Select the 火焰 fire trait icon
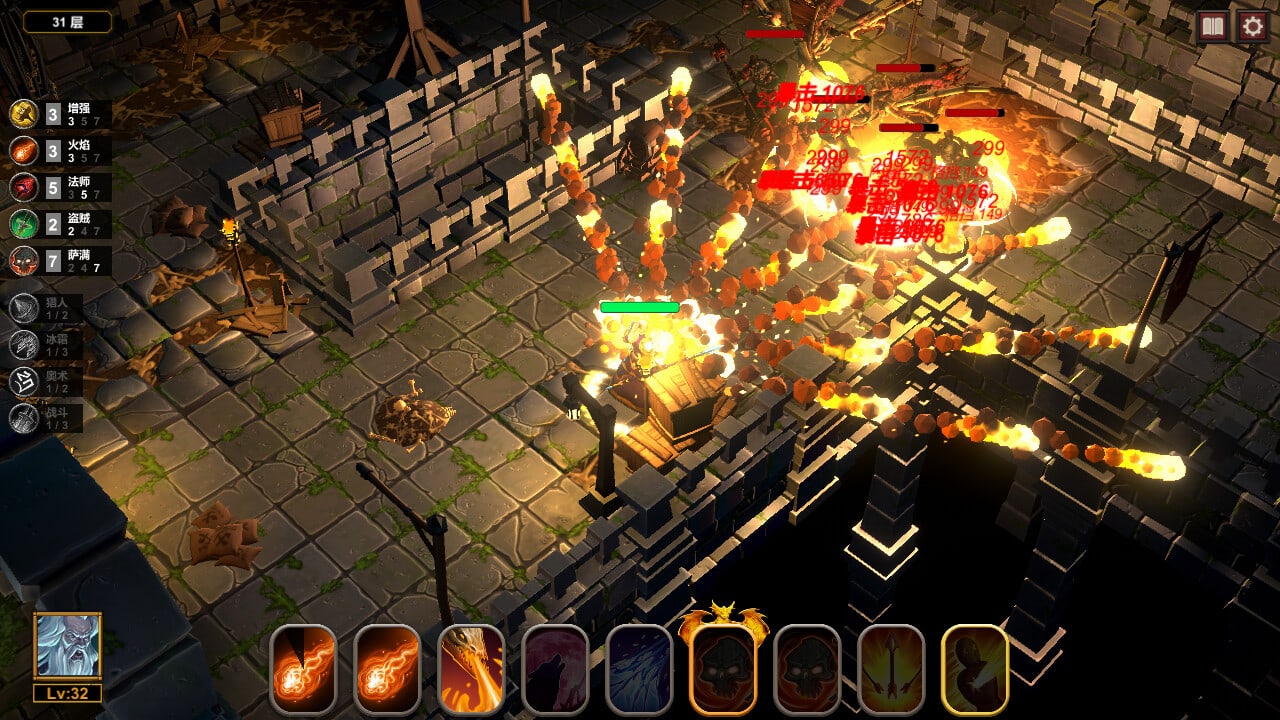The image size is (1280, 720). pos(24,151)
